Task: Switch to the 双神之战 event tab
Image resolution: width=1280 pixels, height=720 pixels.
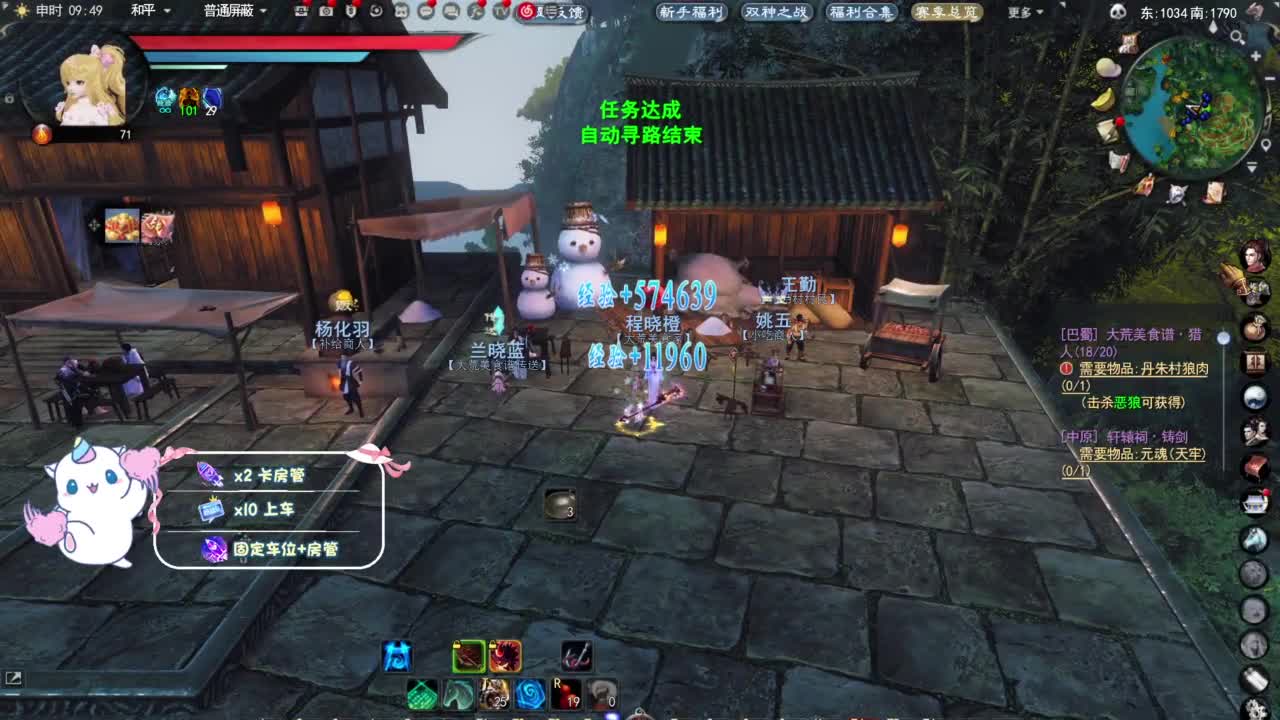Action: pos(775,13)
